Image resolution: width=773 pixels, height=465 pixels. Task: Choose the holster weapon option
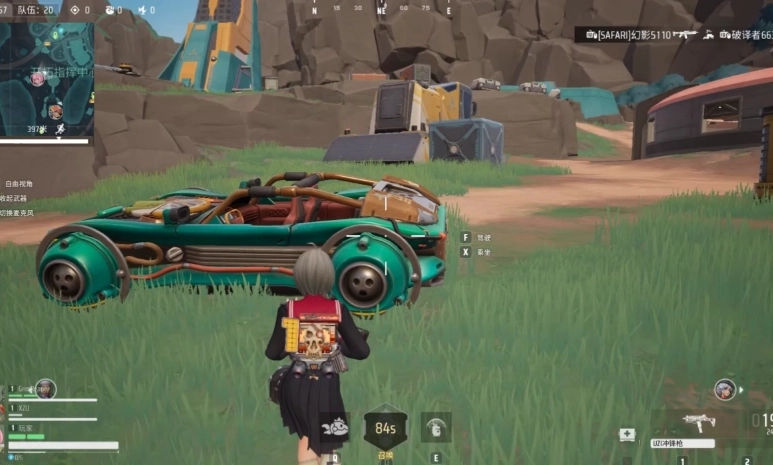[x=16, y=198]
